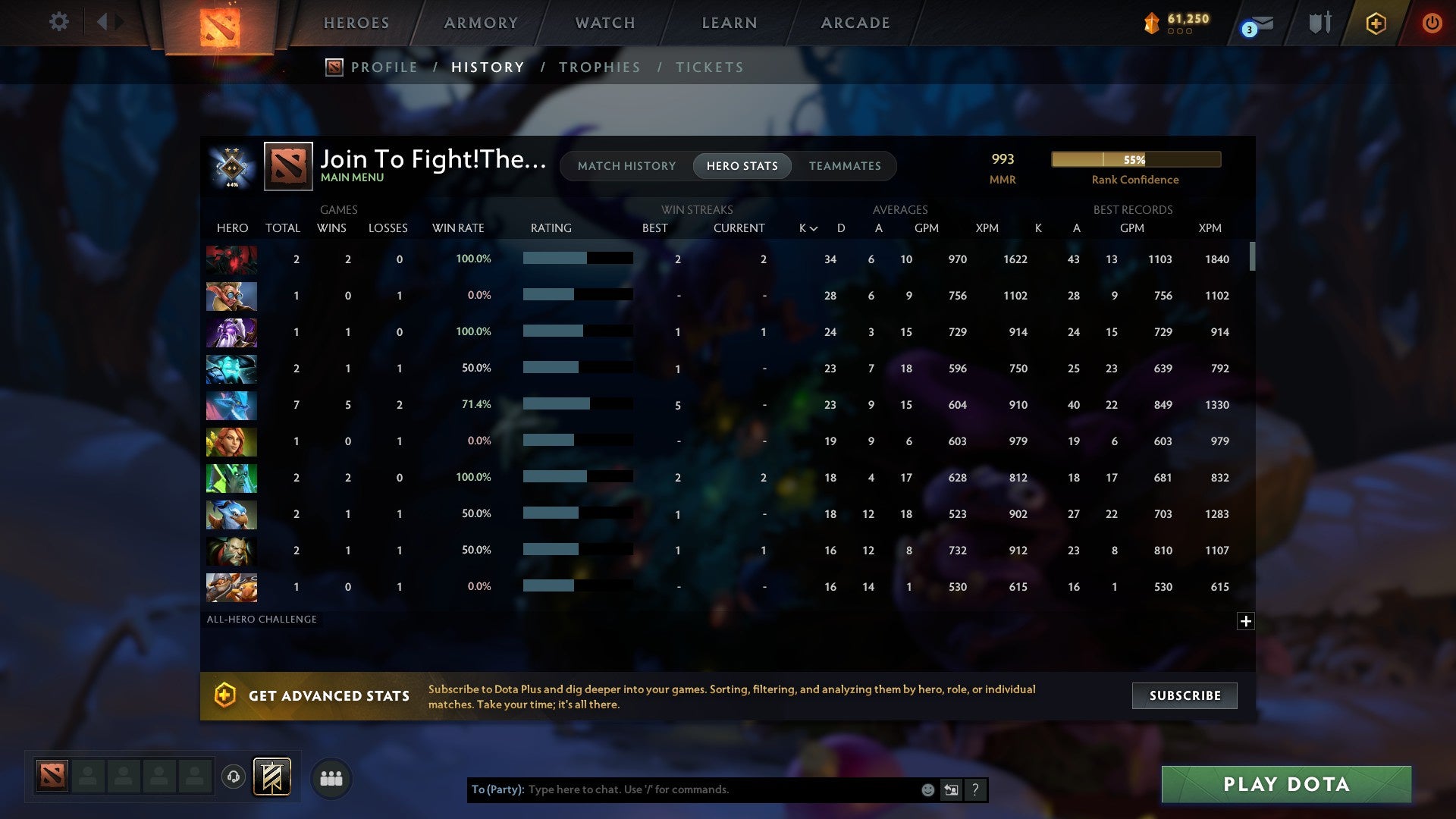Click the shards currency icon showing 61,250
The image size is (1456, 819).
pyautogui.click(x=1151, y=24)
